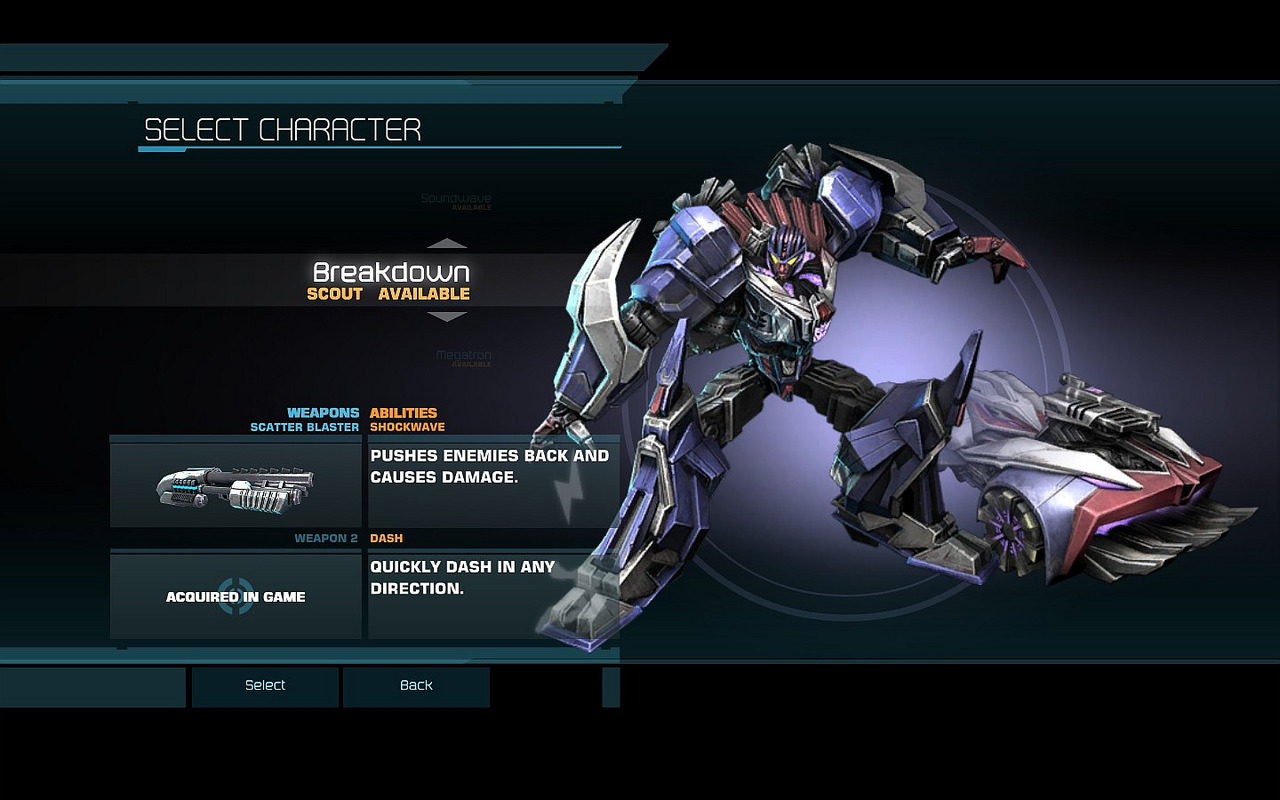Viewport: 1280px width, 800px height.
Task: Select the Shockwave ability description panel
Action: click(x=493, y=485)
